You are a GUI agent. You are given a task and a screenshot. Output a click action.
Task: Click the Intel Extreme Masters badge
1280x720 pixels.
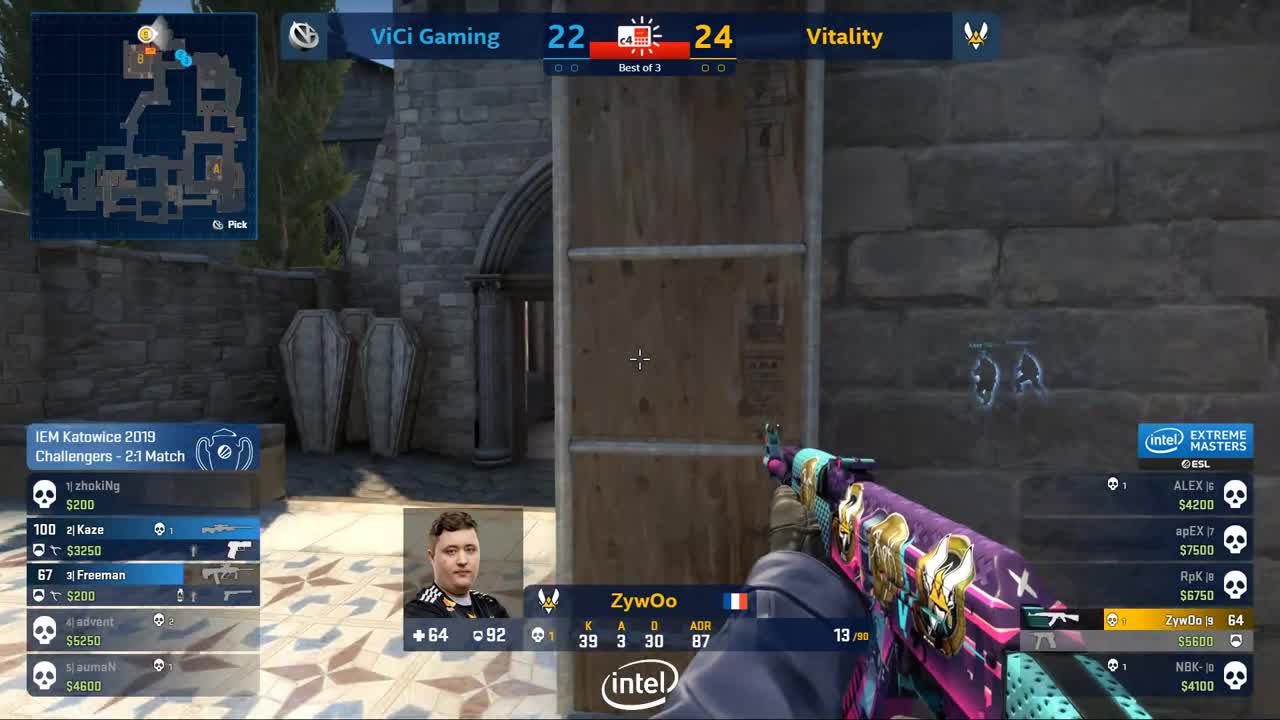[1196, 440]
